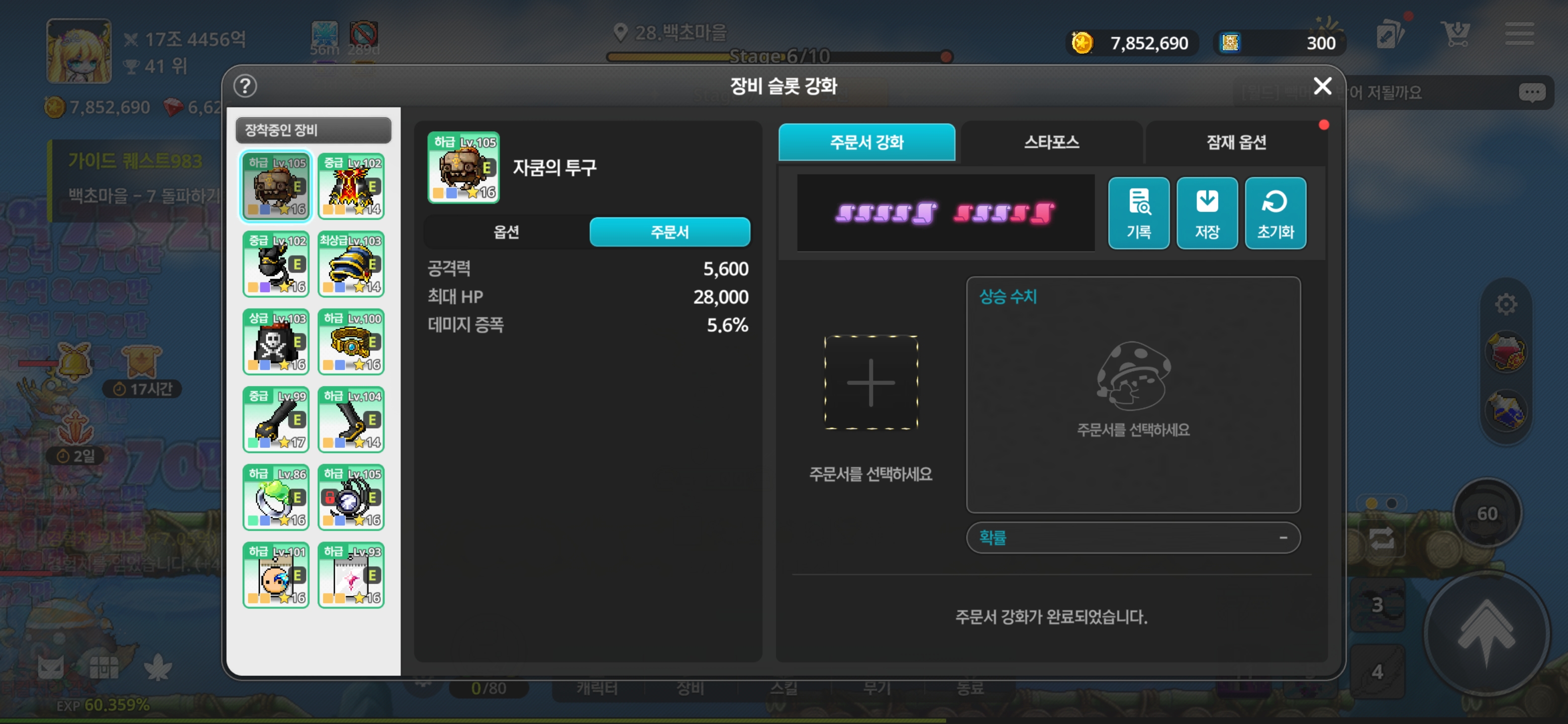The width and height of the screenshot is (1568, 724).
Task: Click the 저장 save button
Action: (x=1207, y=213)
